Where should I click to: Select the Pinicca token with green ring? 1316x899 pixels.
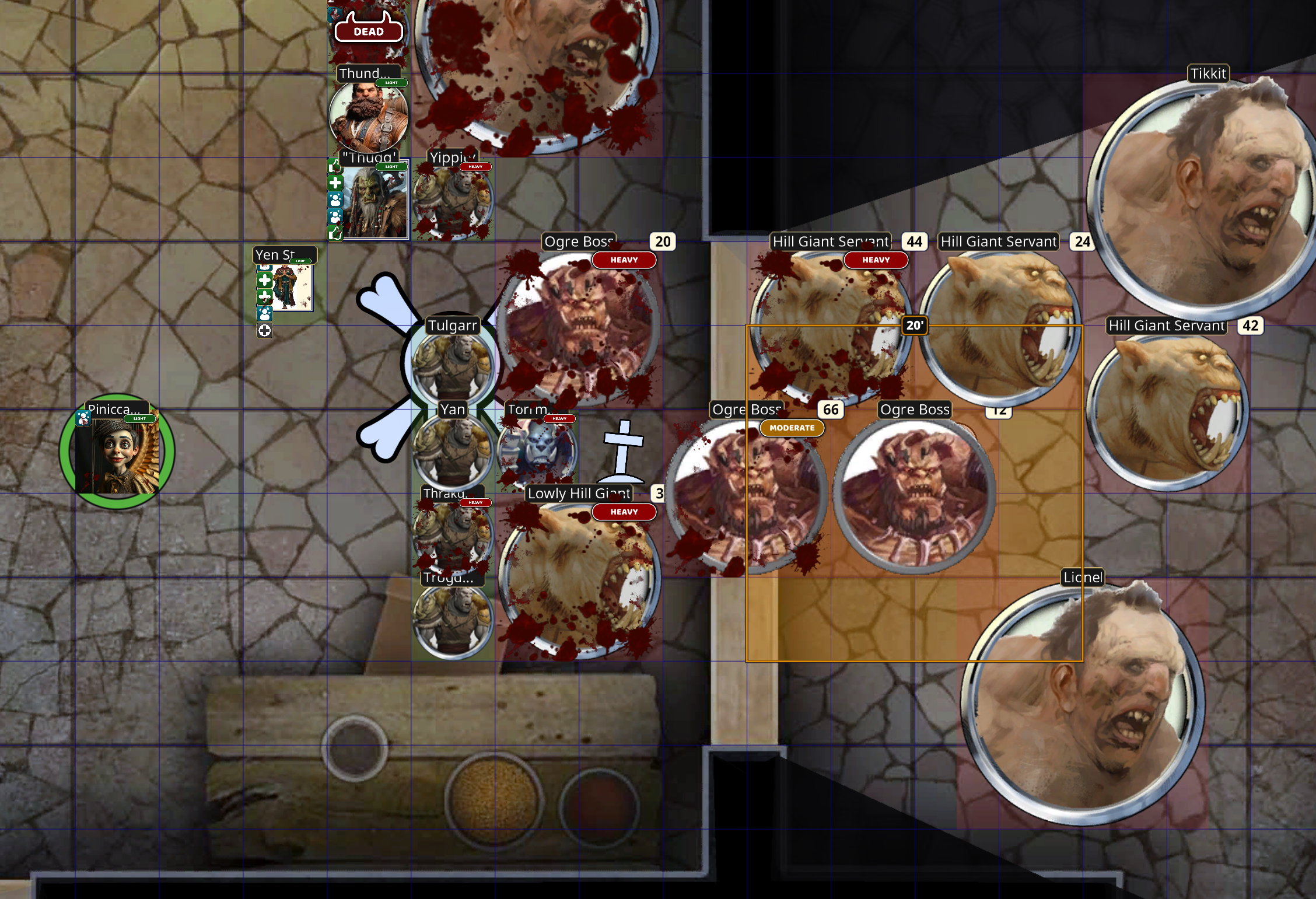[117, 452]
